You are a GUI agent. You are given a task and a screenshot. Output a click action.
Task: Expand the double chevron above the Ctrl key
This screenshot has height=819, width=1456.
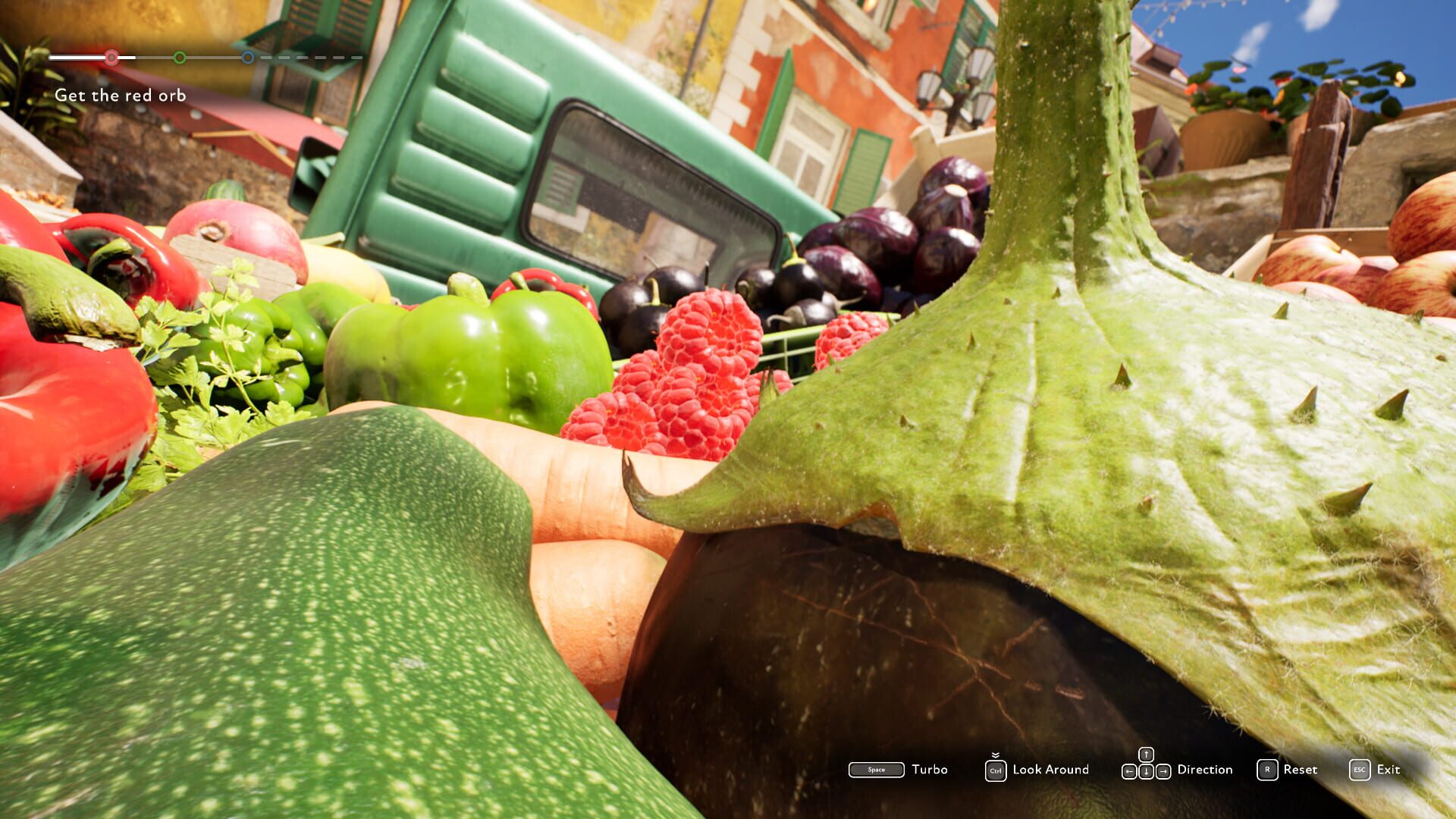coord(994,755)
